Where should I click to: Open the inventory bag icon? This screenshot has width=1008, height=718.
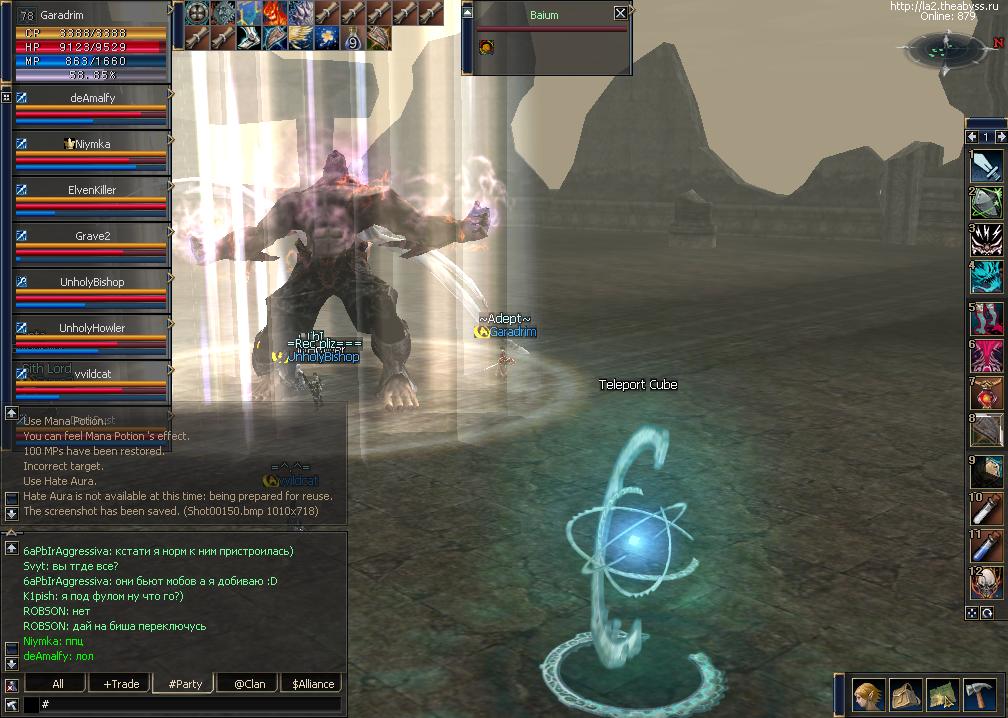[x=905, y=696]
